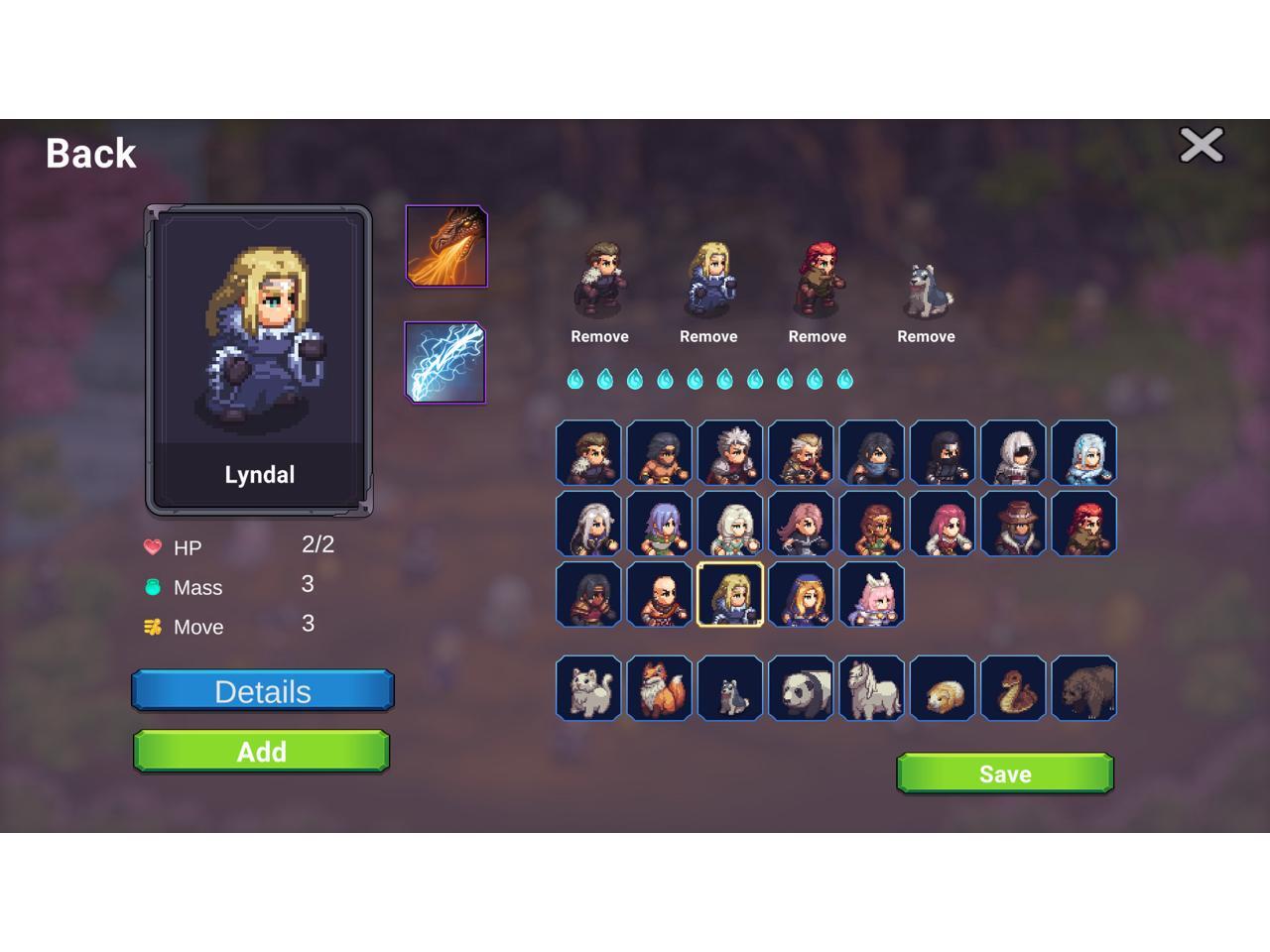Pick the white-hooded assassin hero portrait

point(1013,453)
